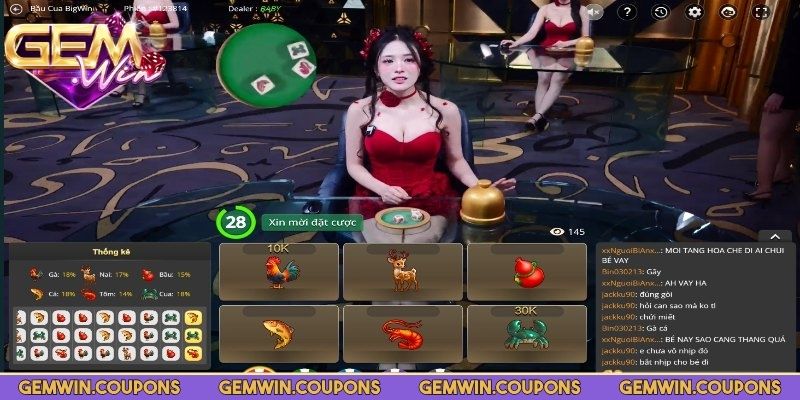Open the Thống kê statistics panel
This screenshot has width=800, height=400.
[111, 252]
